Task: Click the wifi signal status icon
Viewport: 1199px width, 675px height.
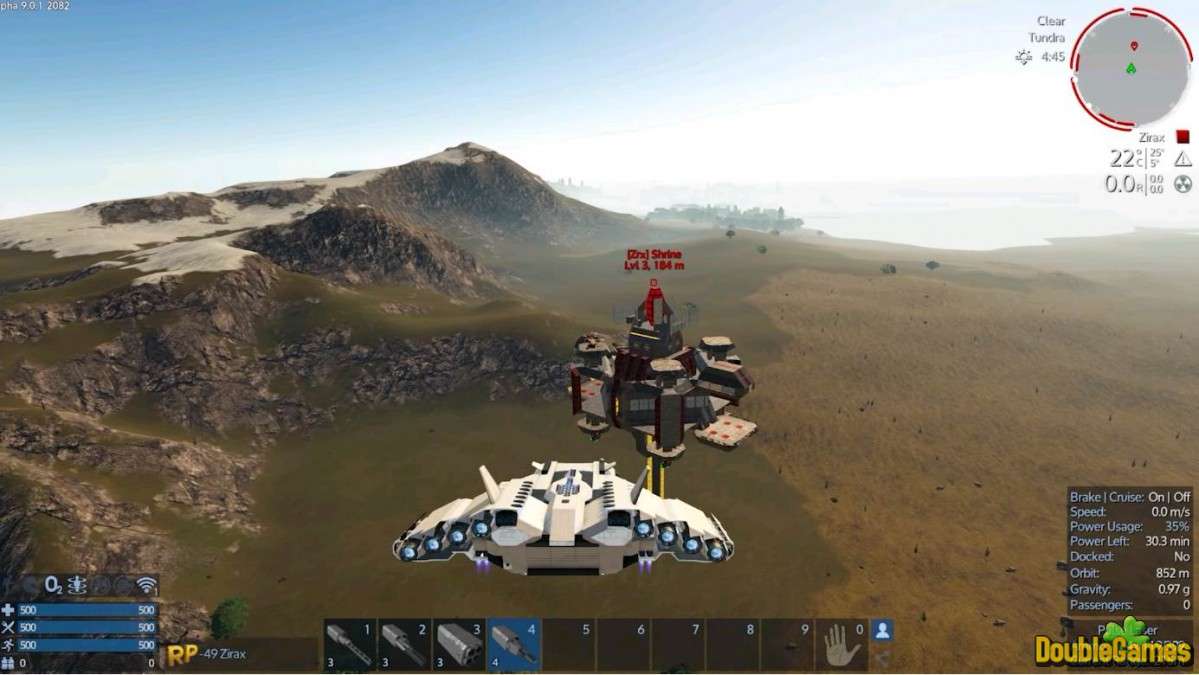Action: point(147,586)
